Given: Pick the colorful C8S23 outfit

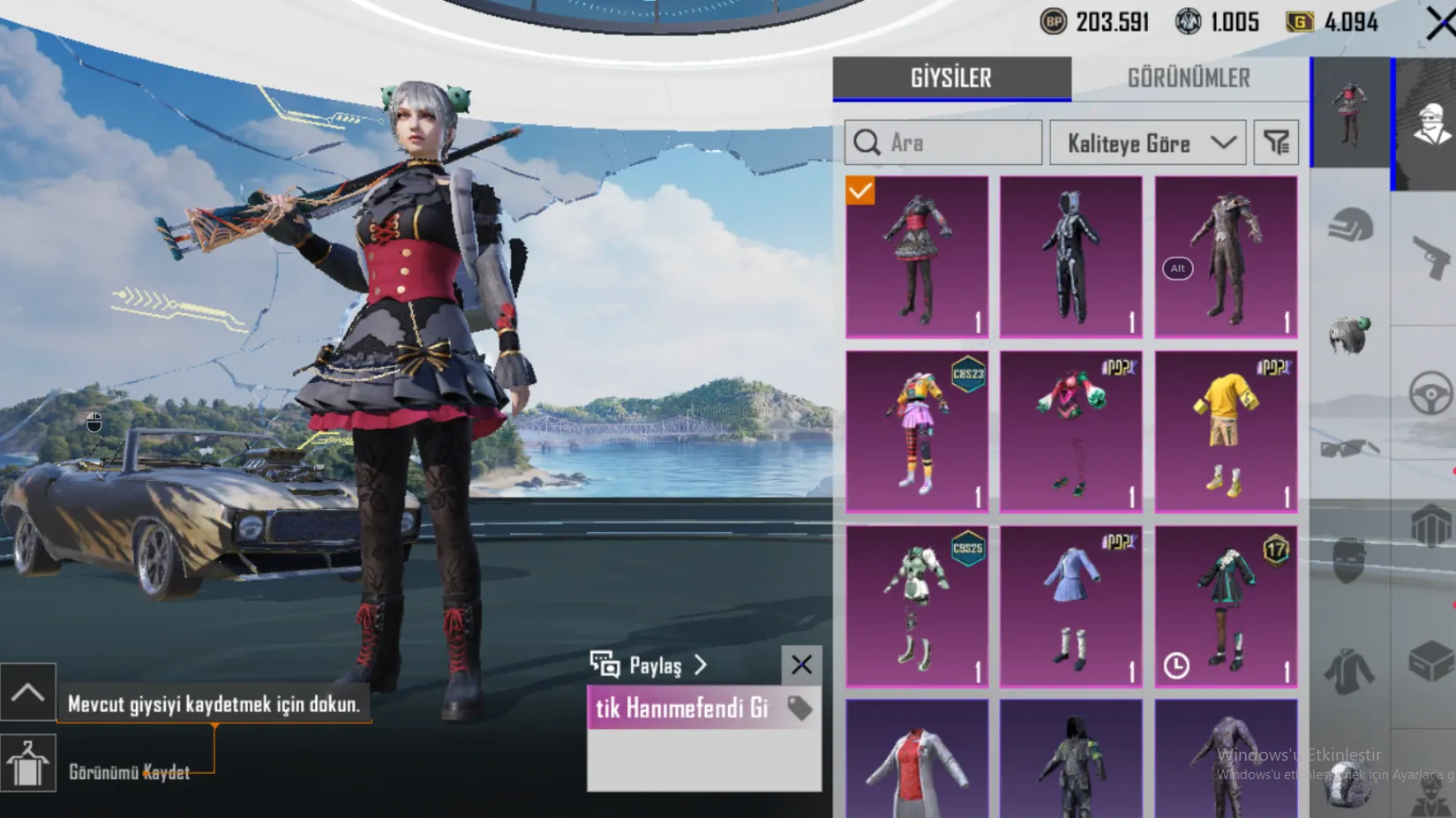Looking at the screenshot, I should [917, 432].
